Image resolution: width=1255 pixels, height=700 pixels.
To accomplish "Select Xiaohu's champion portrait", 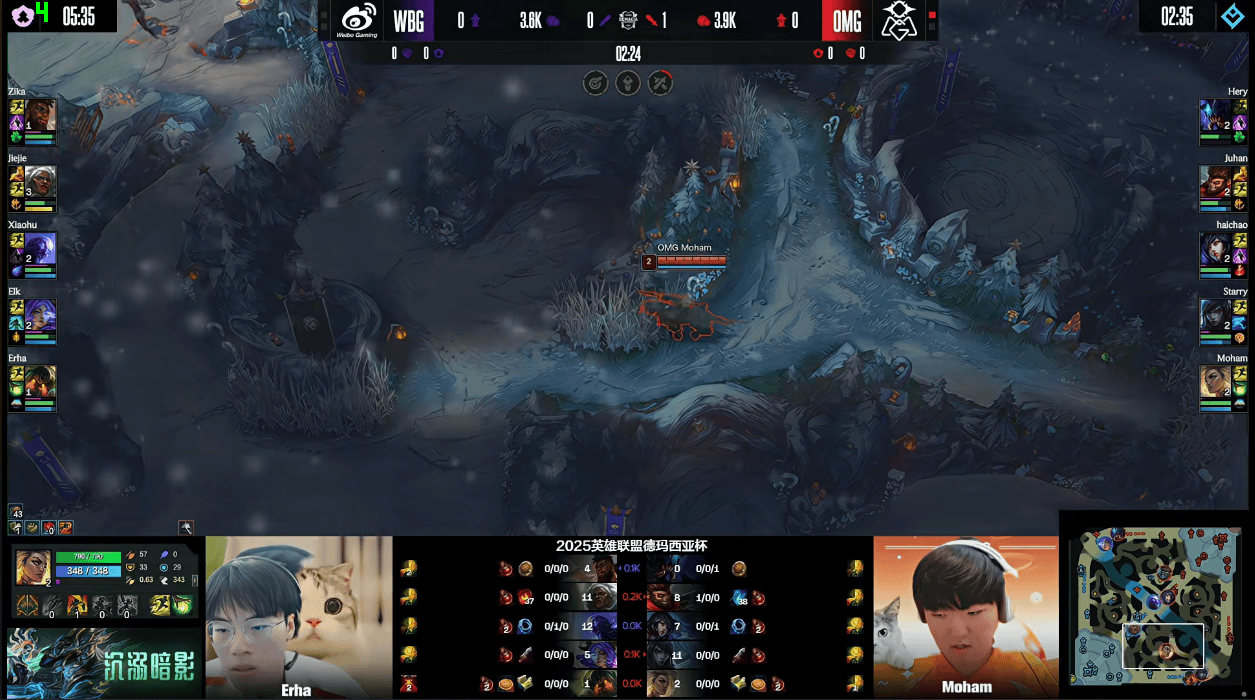I will click(x=41, y=248).
